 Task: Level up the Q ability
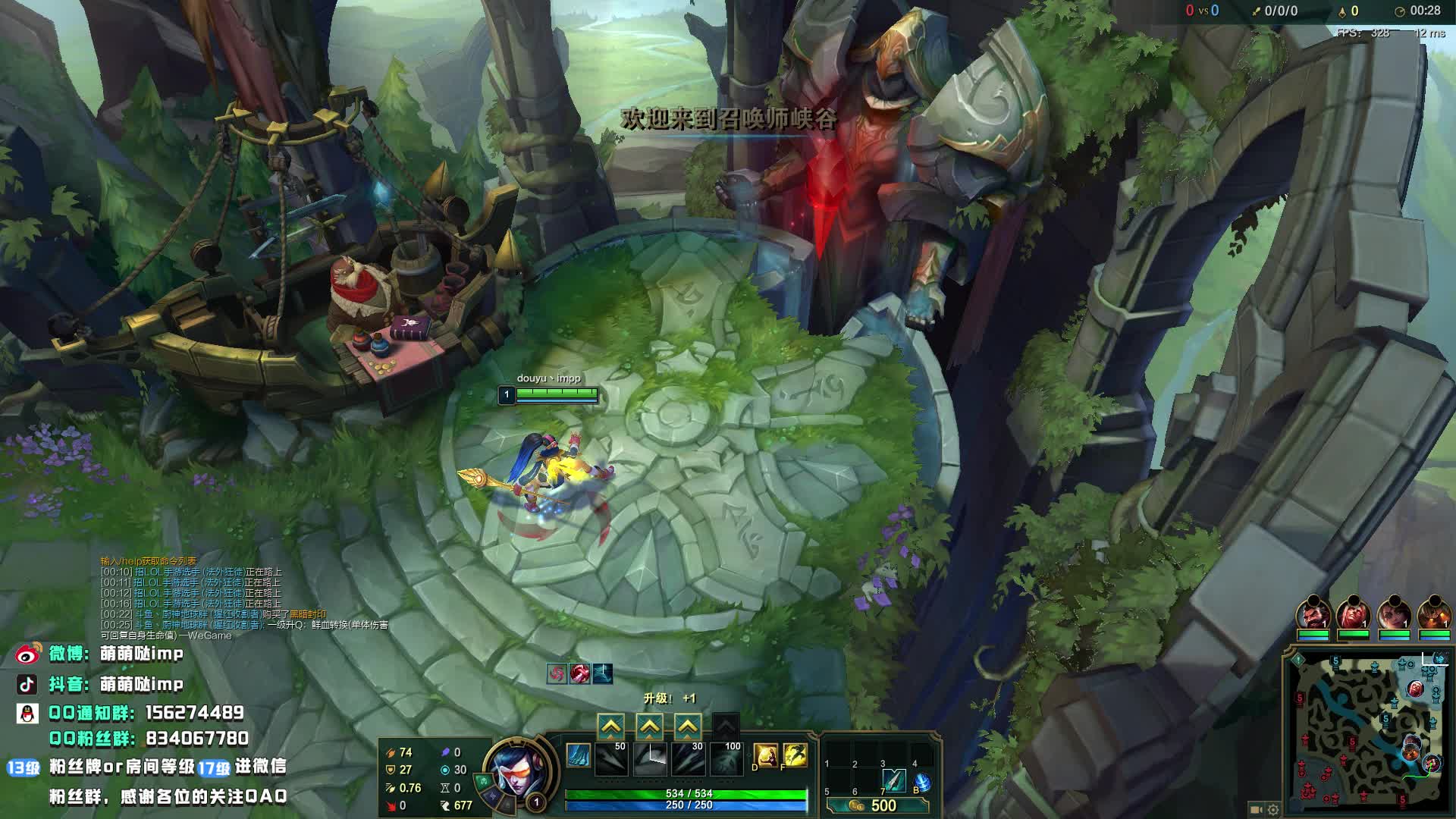[x=611, y=726]
